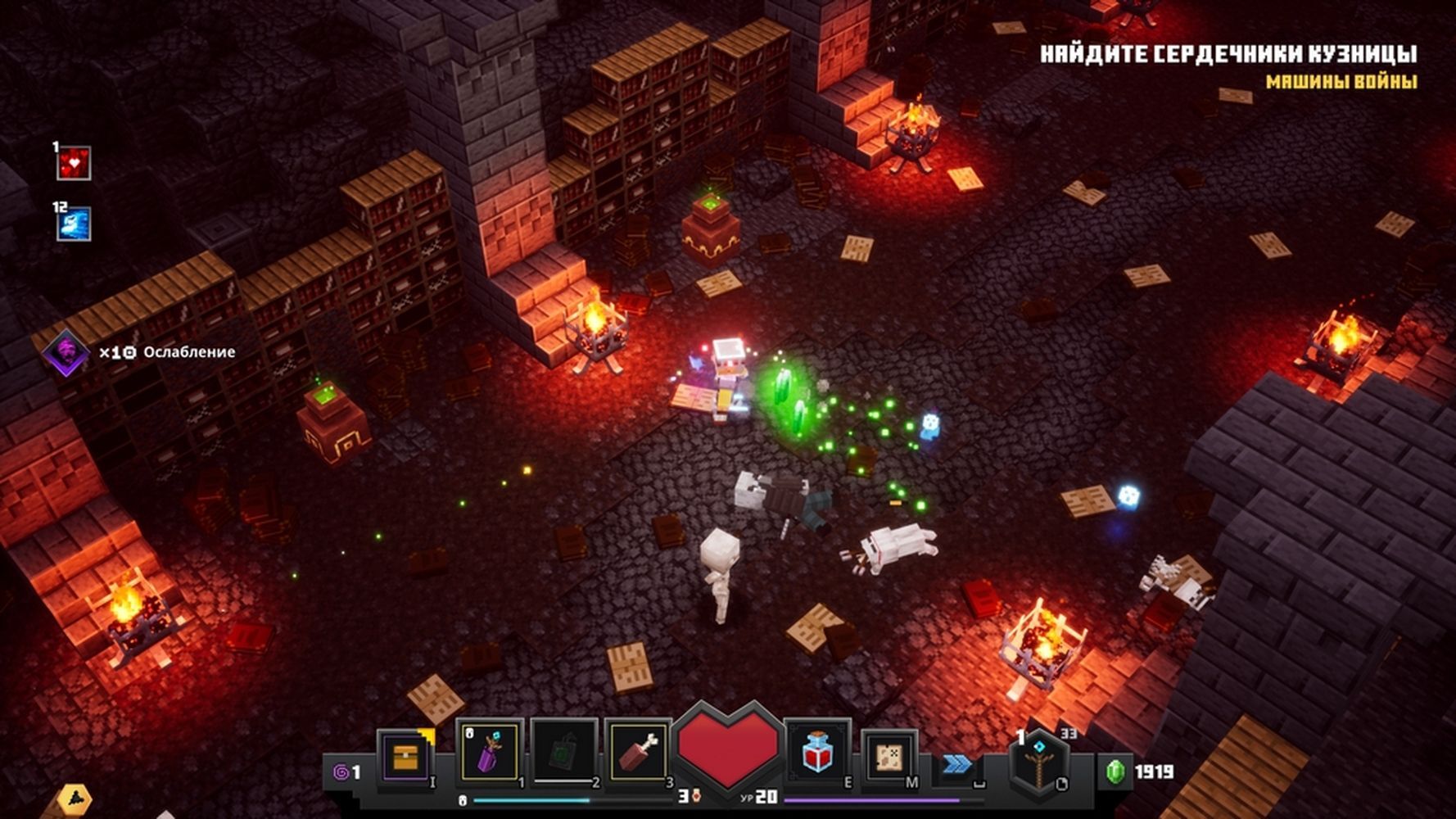This screenshot has width=1456, height=819.
Task: Use the purple quiver artifact in slot 1
Action: 489,752
